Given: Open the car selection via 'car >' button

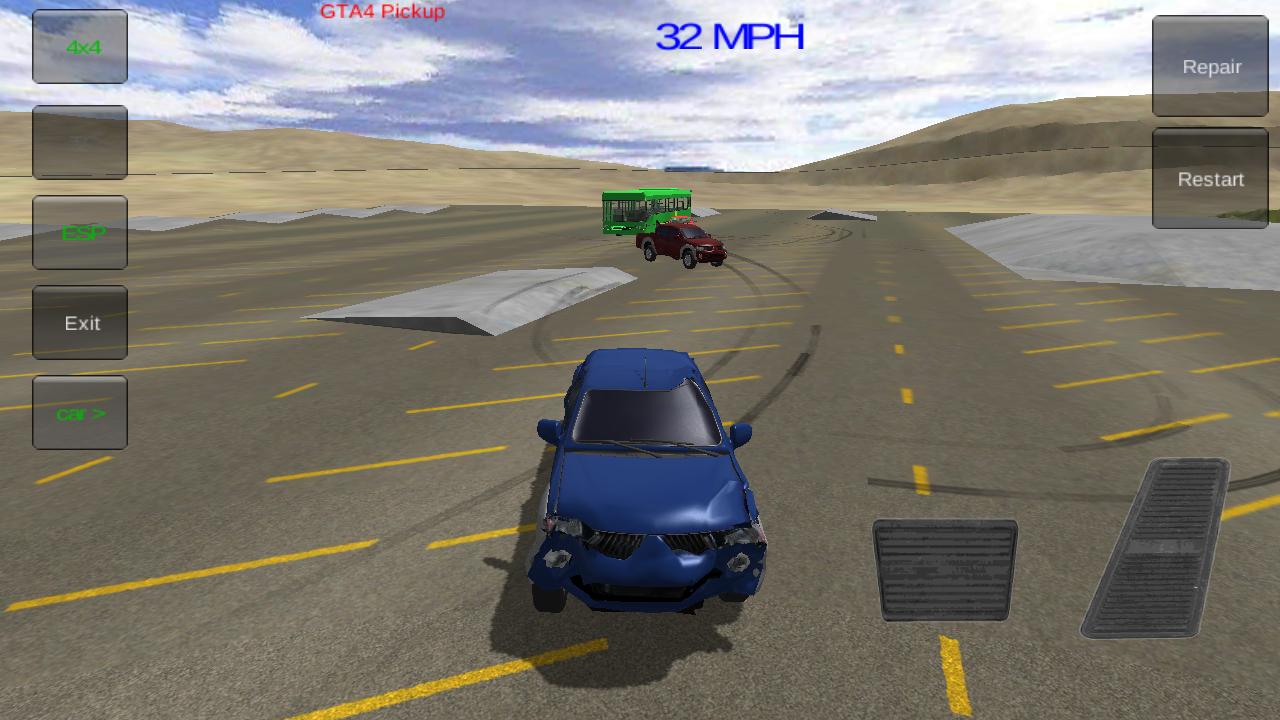Looking at the screenshot, I should click(79, 412).
